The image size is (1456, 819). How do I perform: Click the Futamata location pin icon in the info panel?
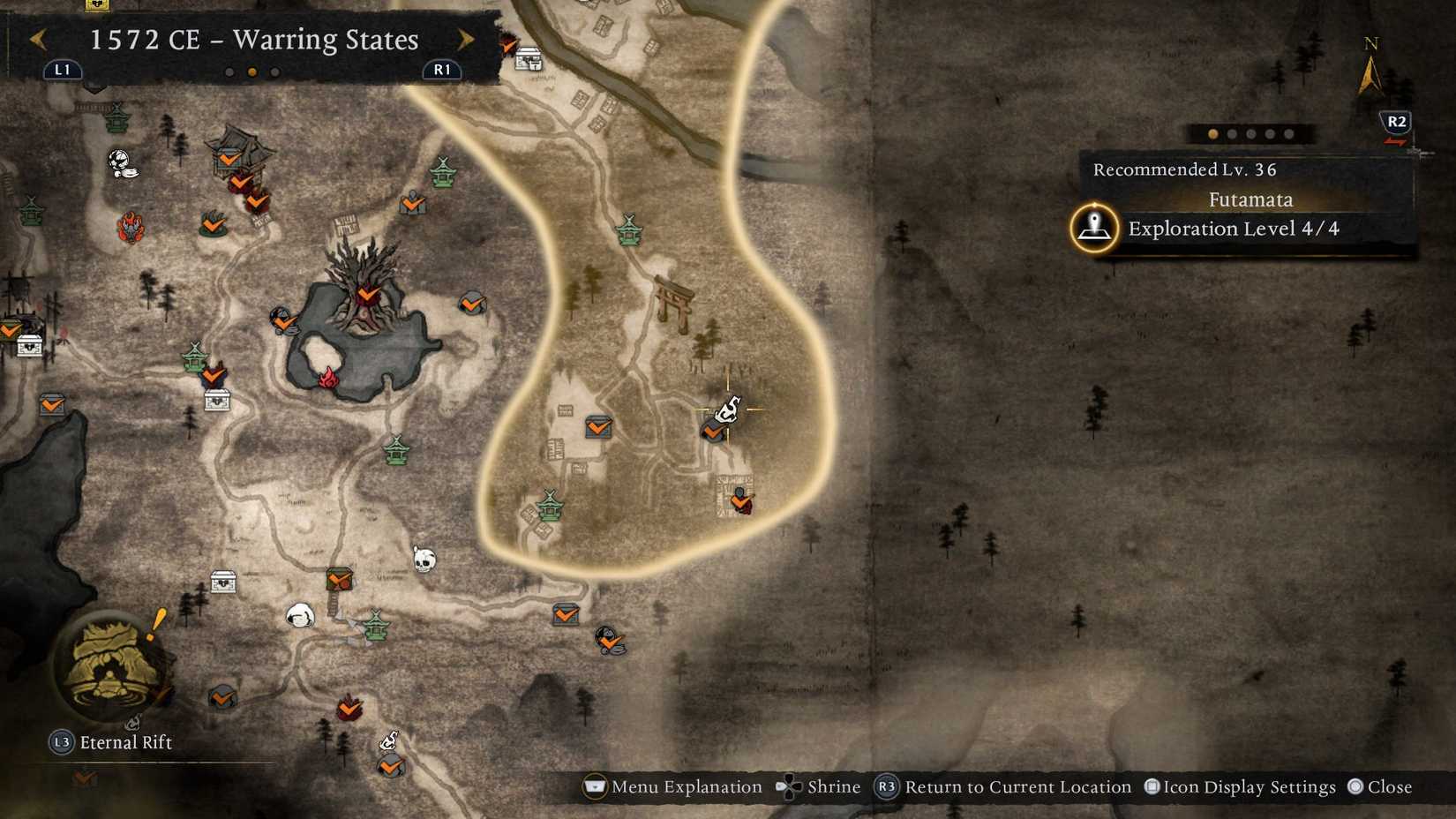pos(1092,228)
